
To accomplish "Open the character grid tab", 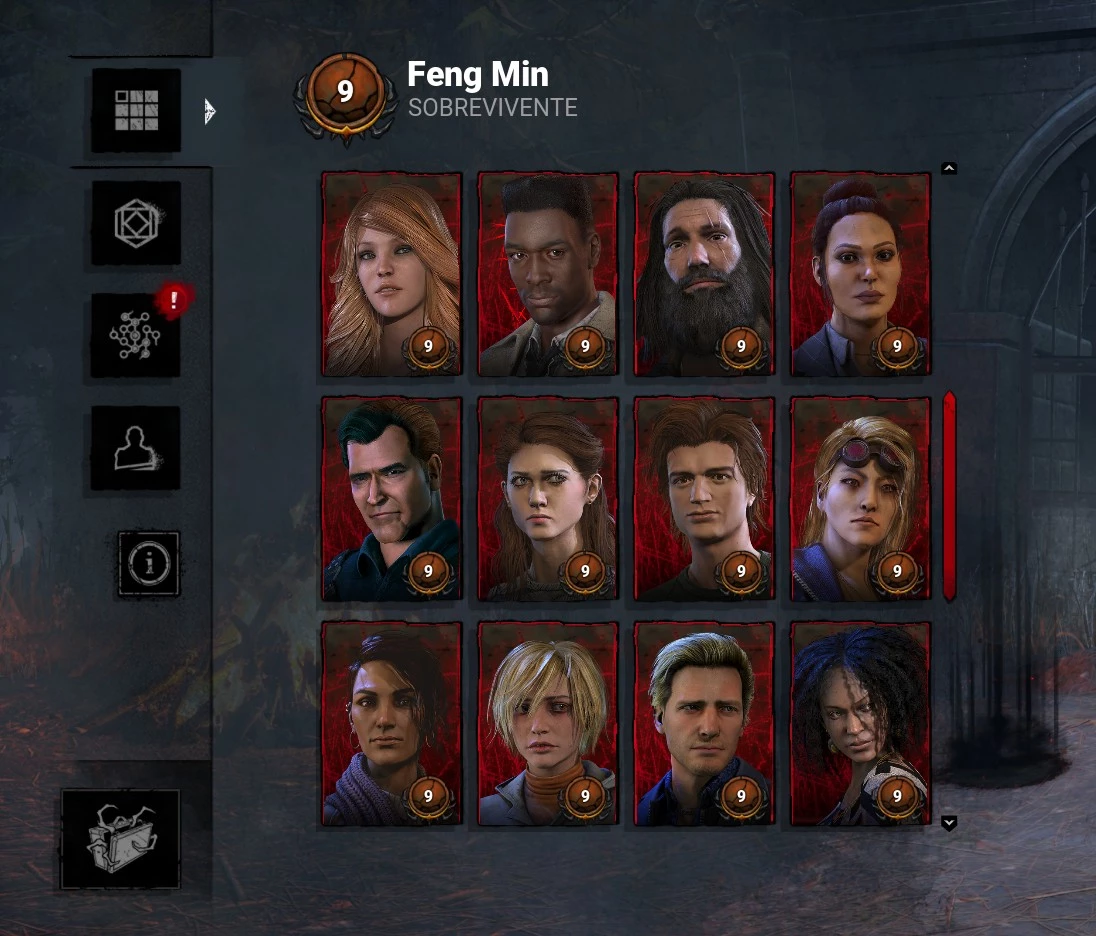I will [x=136, y=110].
